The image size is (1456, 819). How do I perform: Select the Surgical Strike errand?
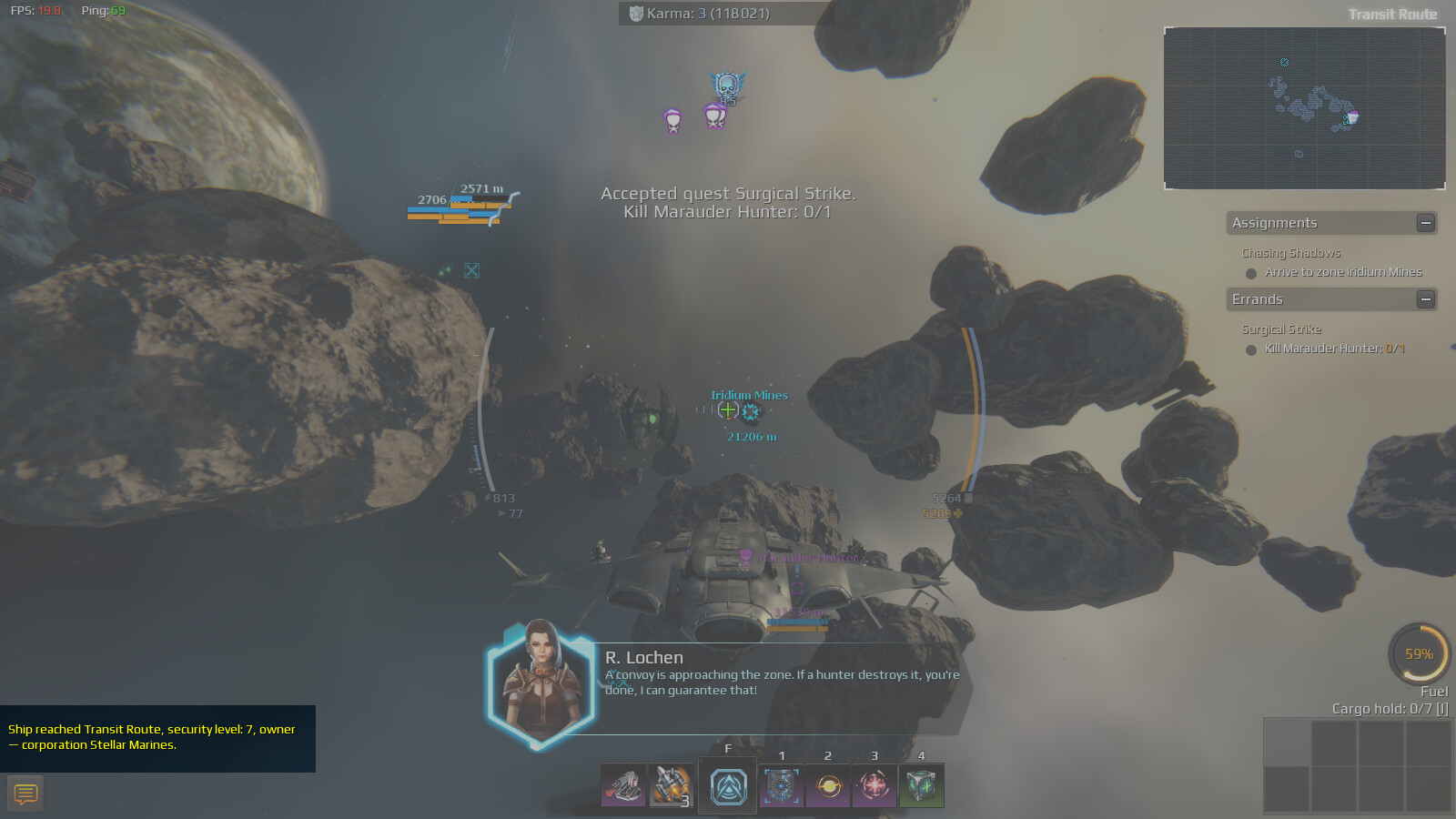tap(1281, 329)
